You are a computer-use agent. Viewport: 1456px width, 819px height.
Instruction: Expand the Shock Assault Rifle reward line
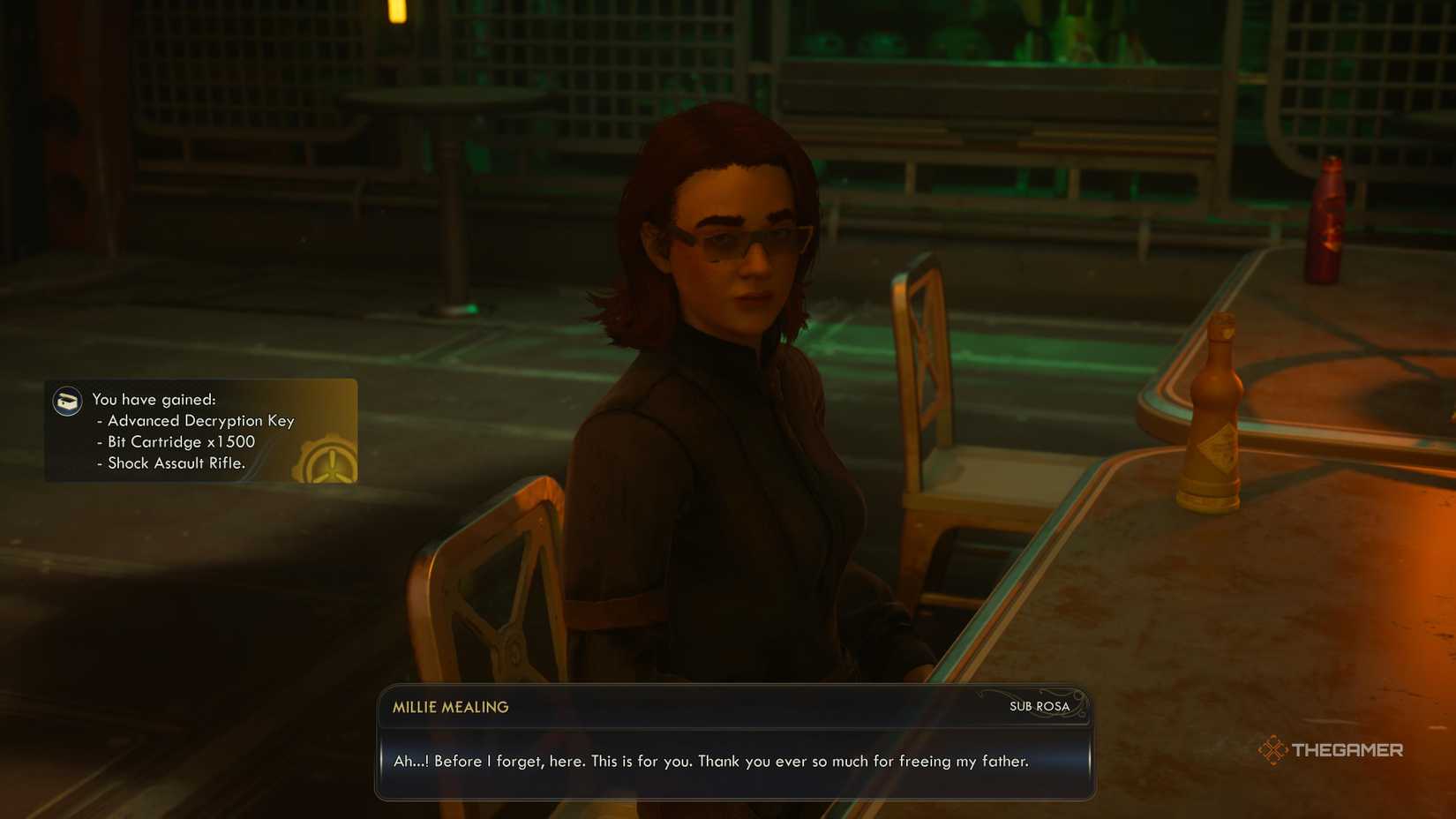click(x=175, y=462)
